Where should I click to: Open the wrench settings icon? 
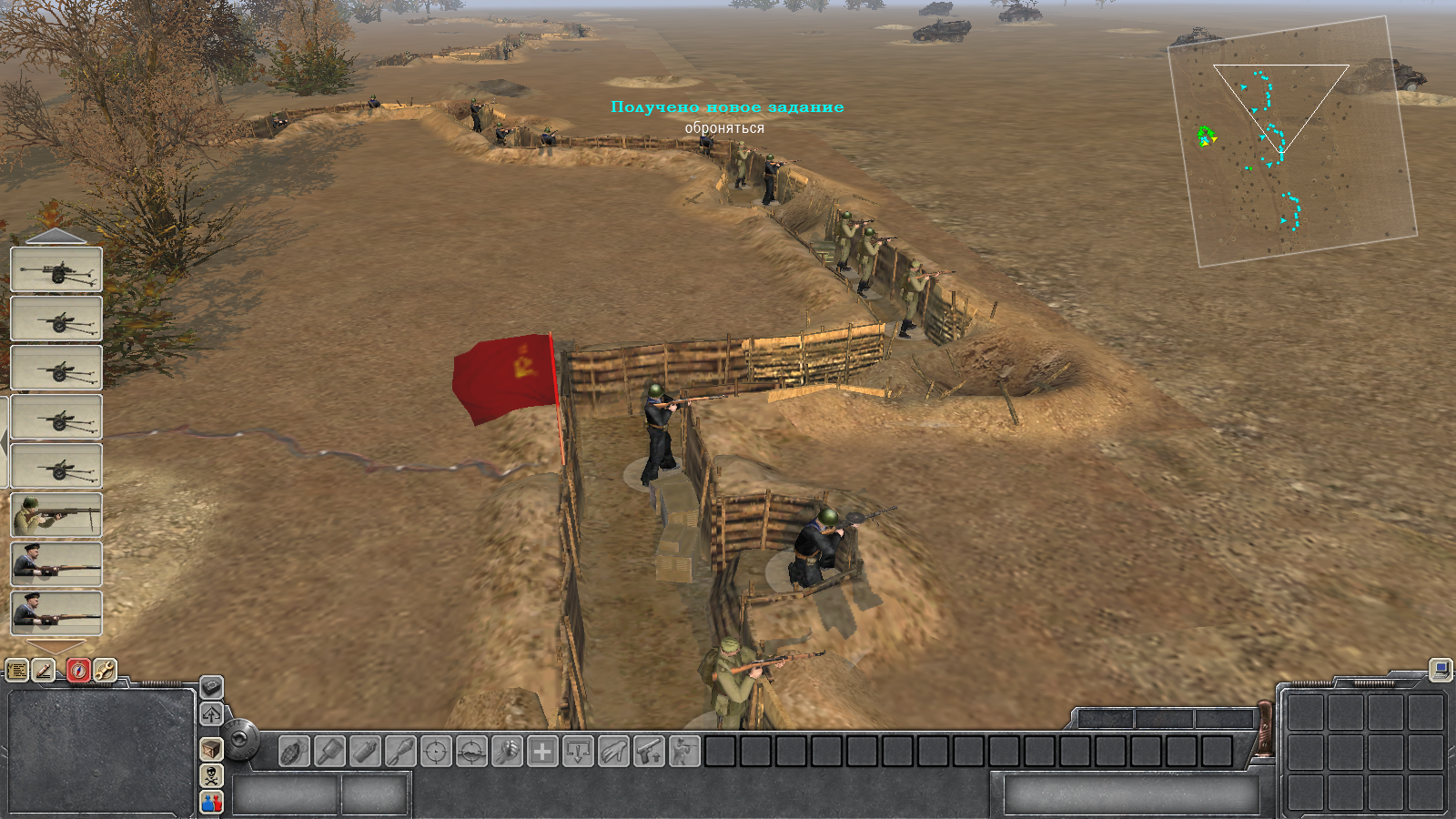pyautogui.click(x=105, y=671)
